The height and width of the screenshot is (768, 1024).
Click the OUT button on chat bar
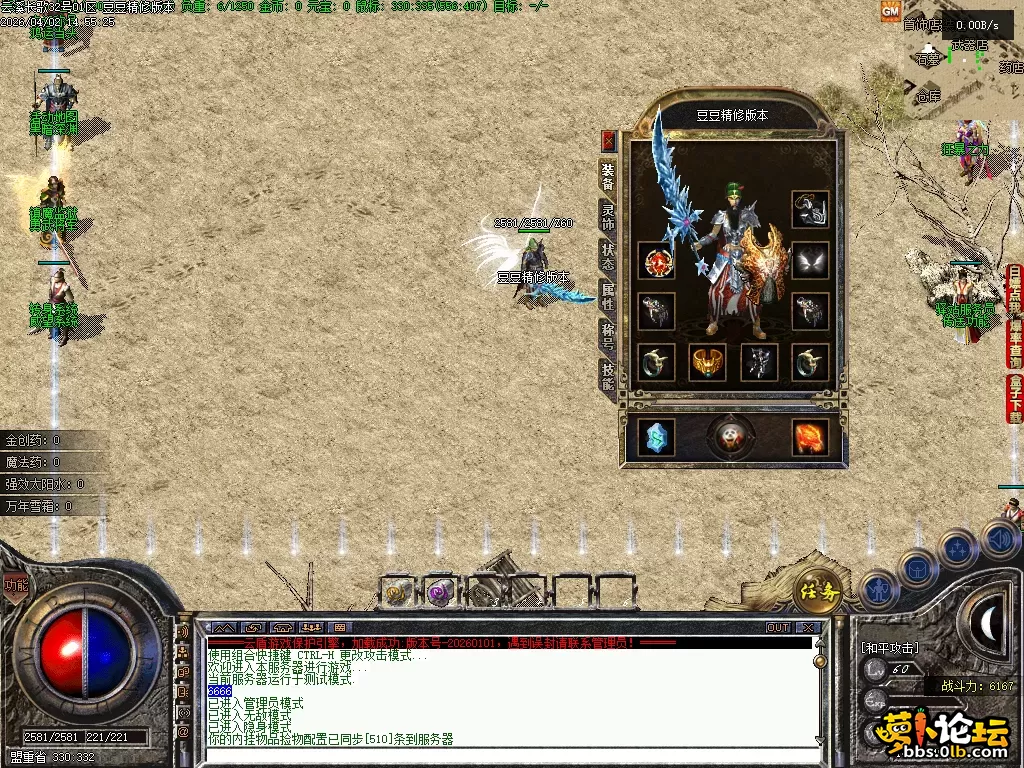click(778, 628)
